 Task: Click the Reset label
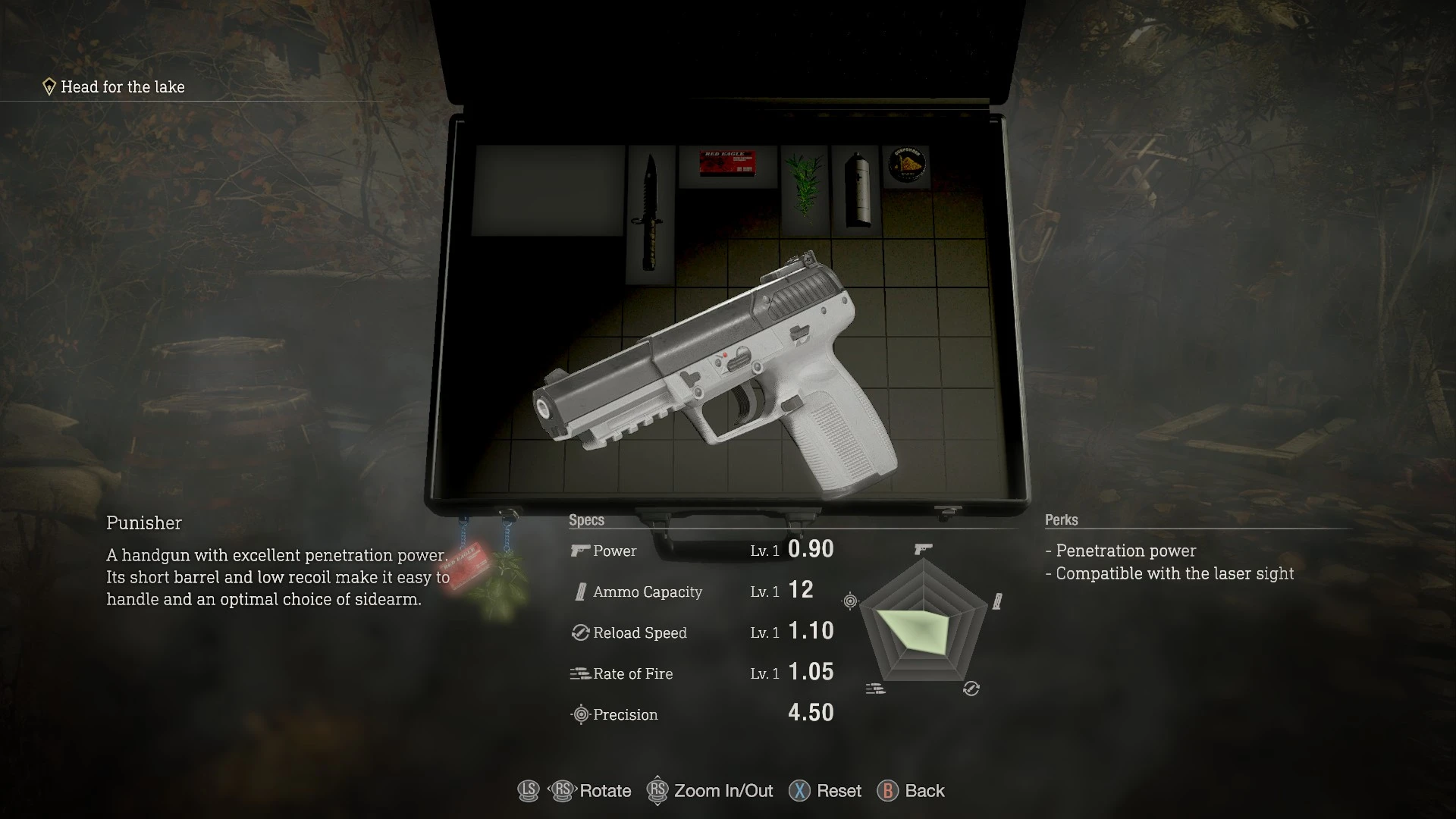pyautogui.click(x=839, y=791)
